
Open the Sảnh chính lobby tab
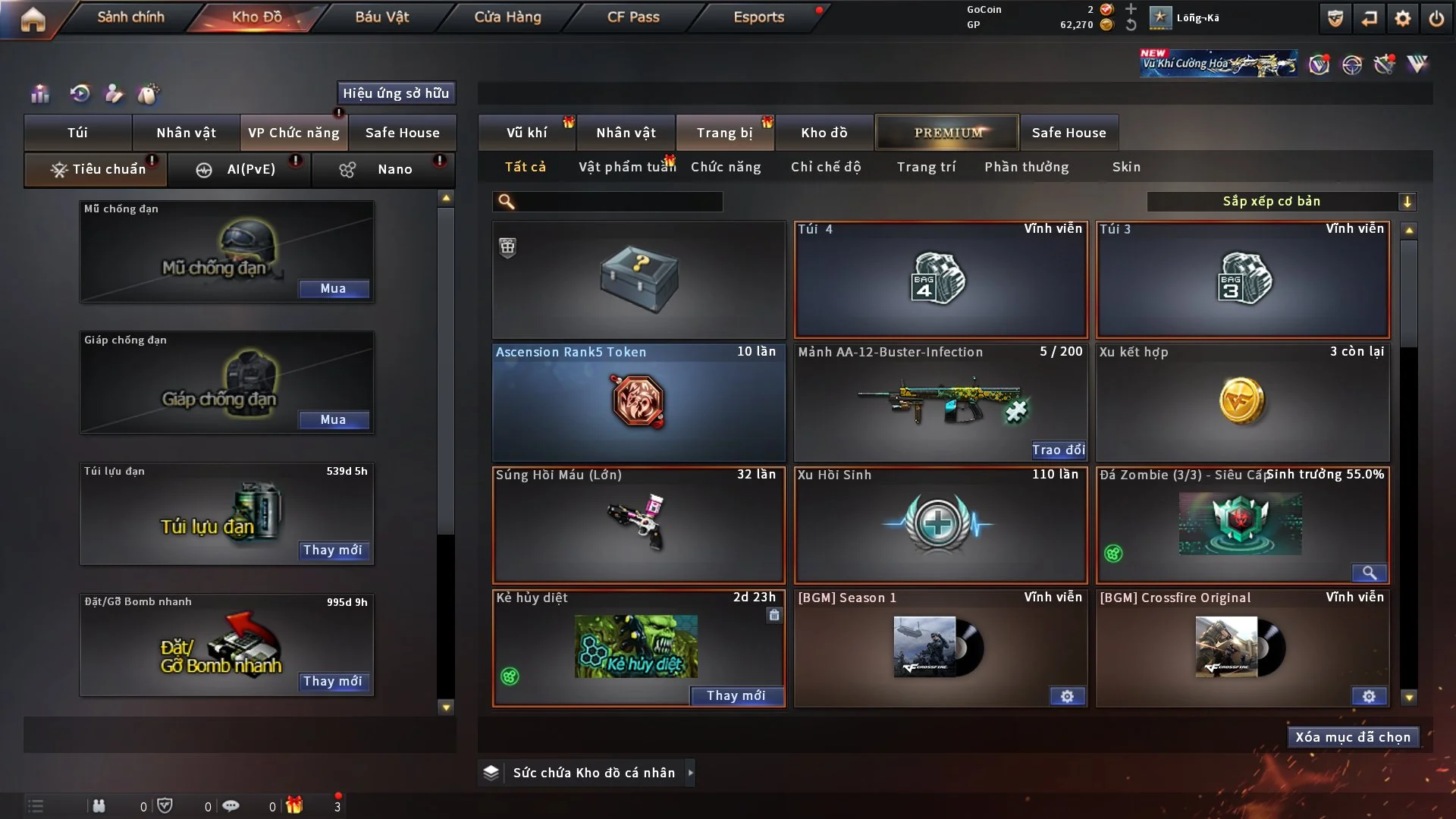130,17
